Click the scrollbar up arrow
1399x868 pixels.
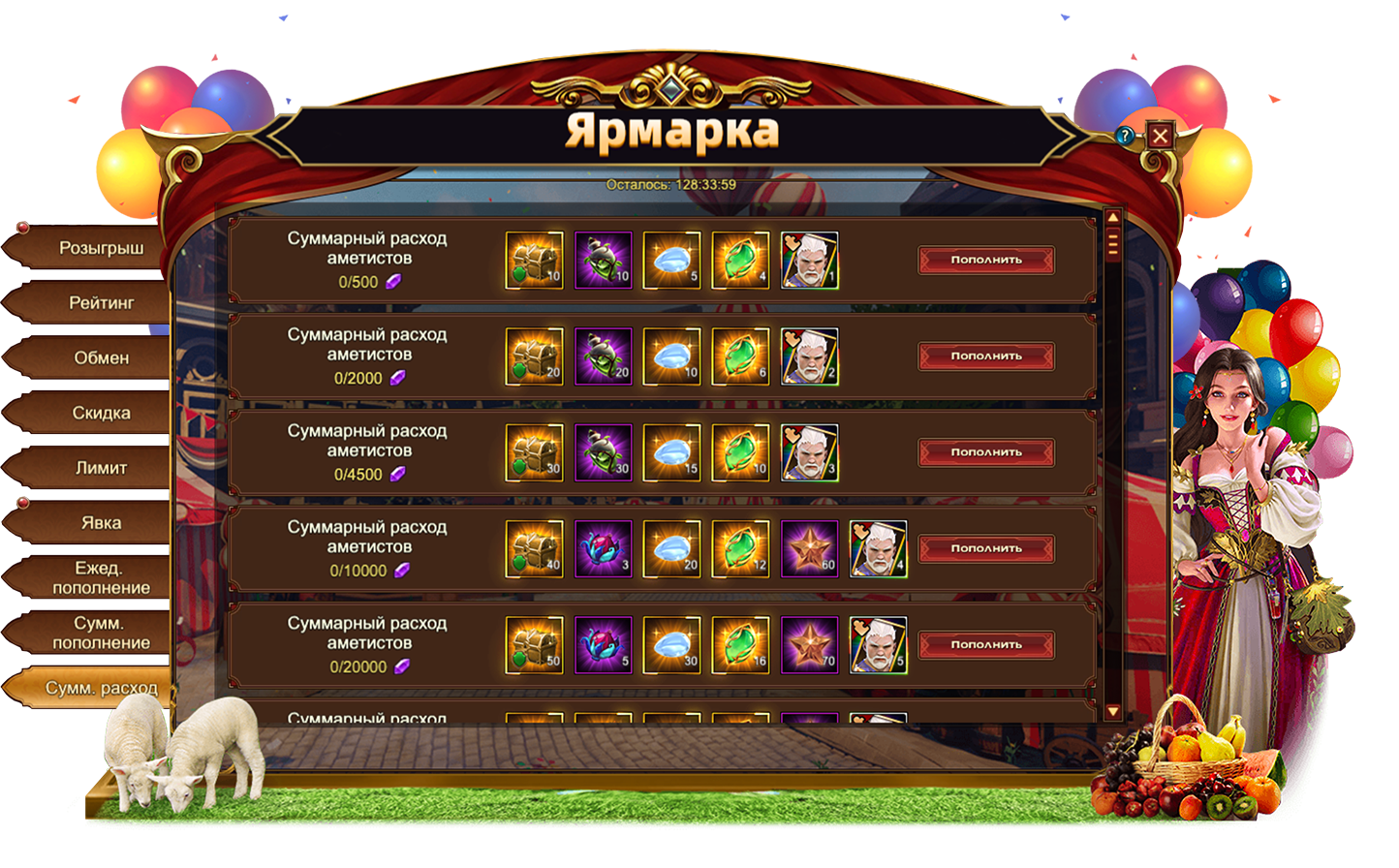pyautogui.click(x=1113, y=218)
